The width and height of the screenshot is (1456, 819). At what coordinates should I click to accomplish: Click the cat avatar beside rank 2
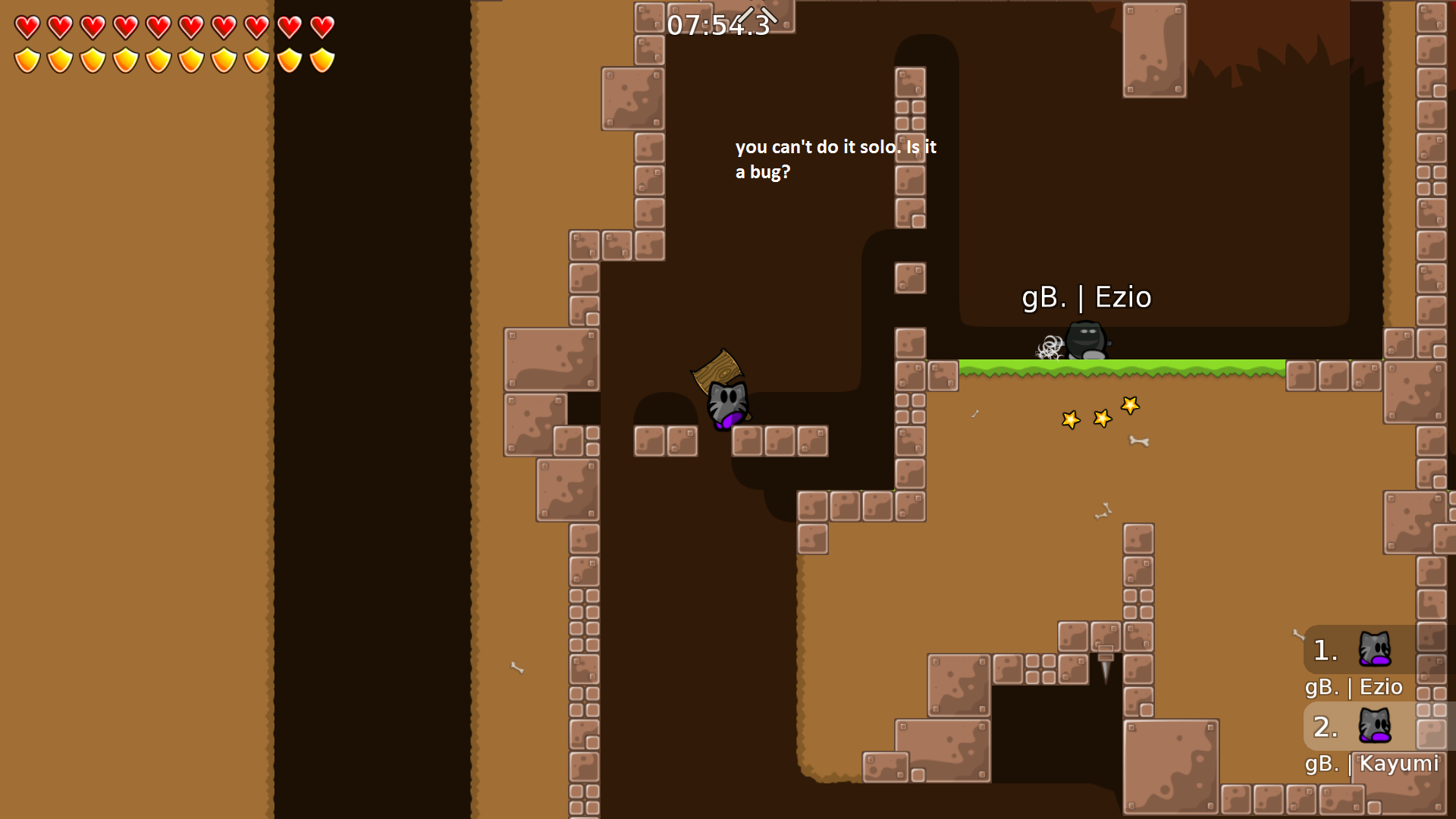click(1376, 726)
